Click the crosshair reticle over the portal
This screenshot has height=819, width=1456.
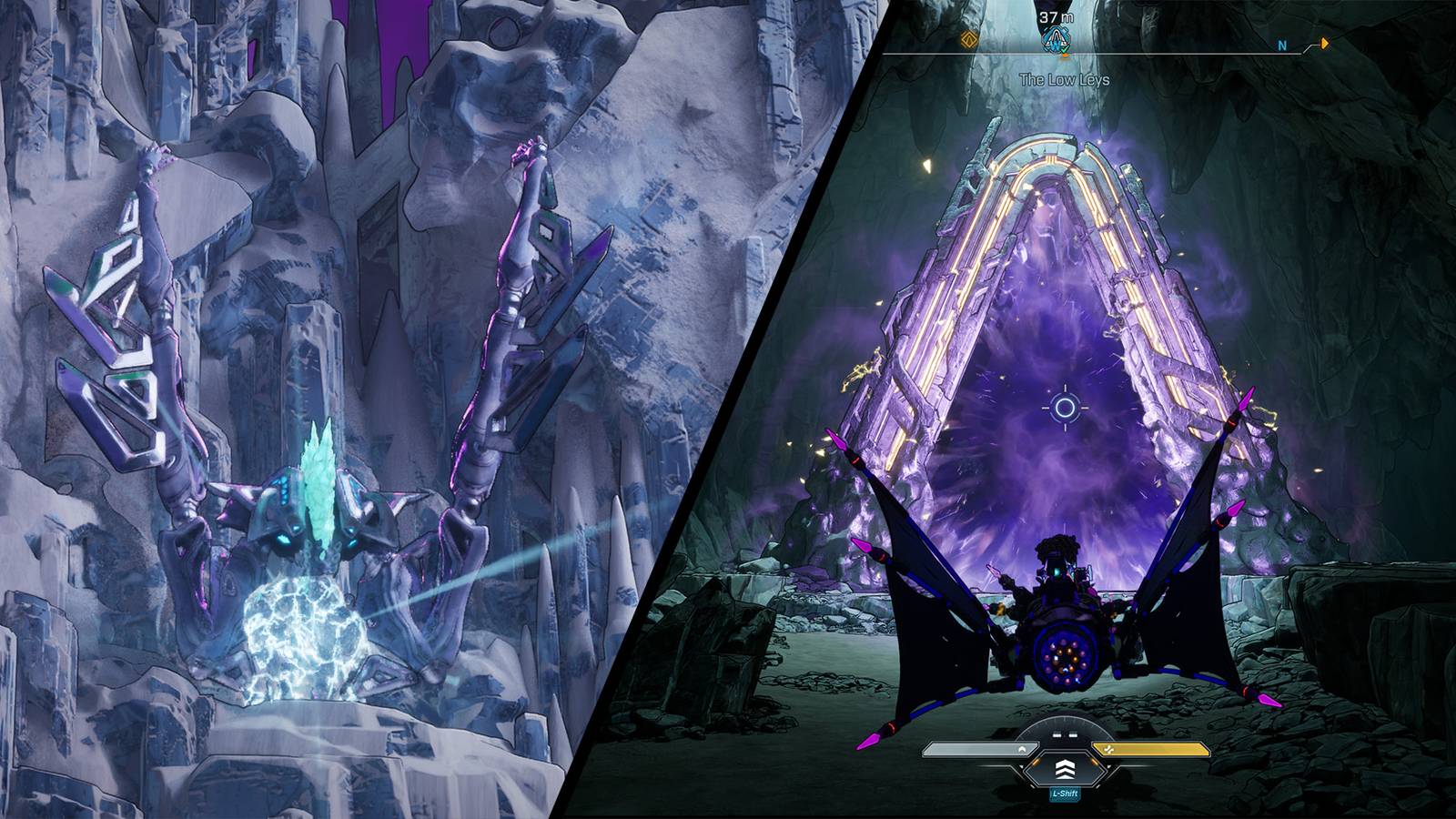1065,407
